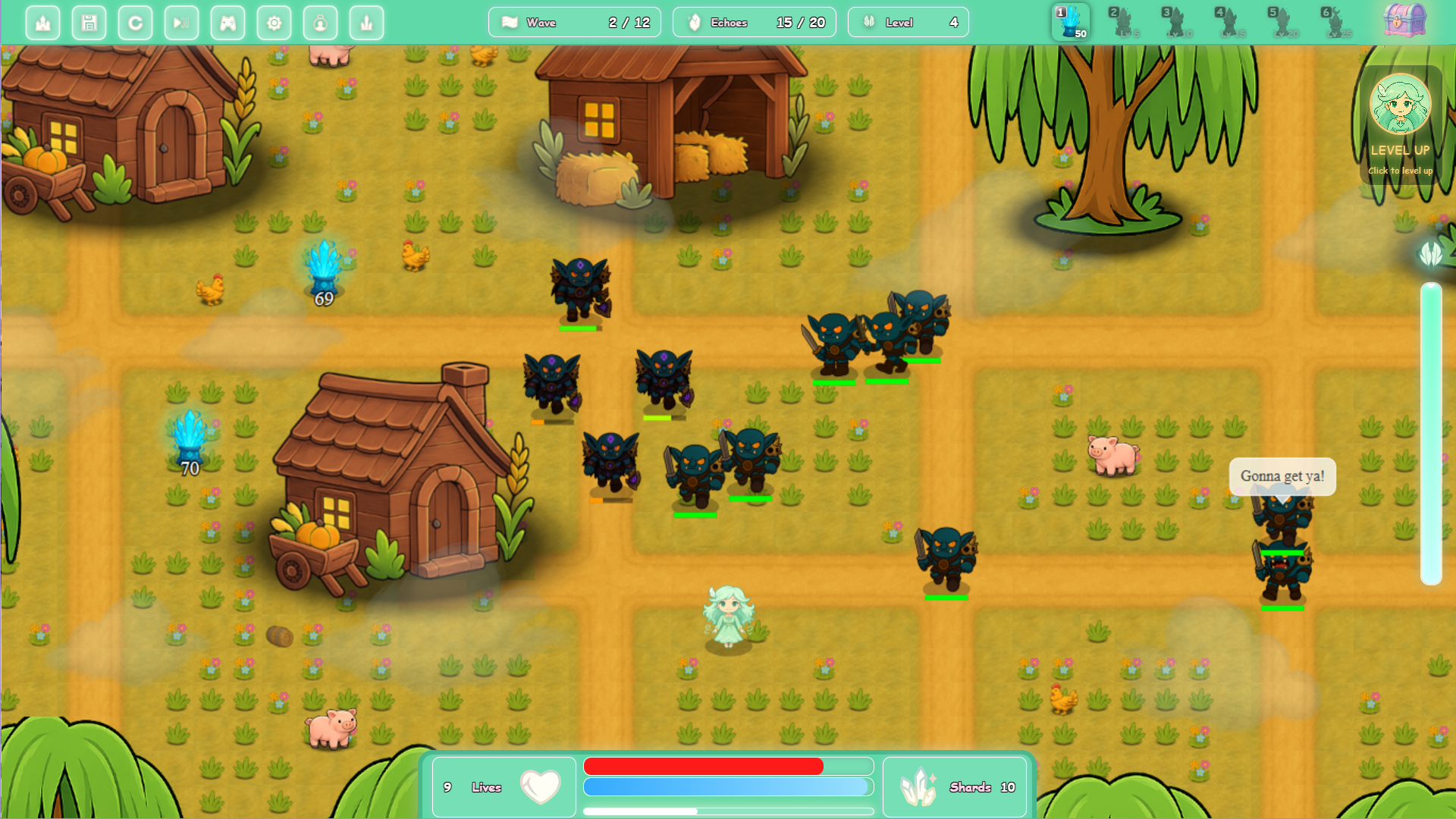Select the crystal stats icon on the toolbar
The width and height of the screenshot is (1456, 819).
(366, 22)
